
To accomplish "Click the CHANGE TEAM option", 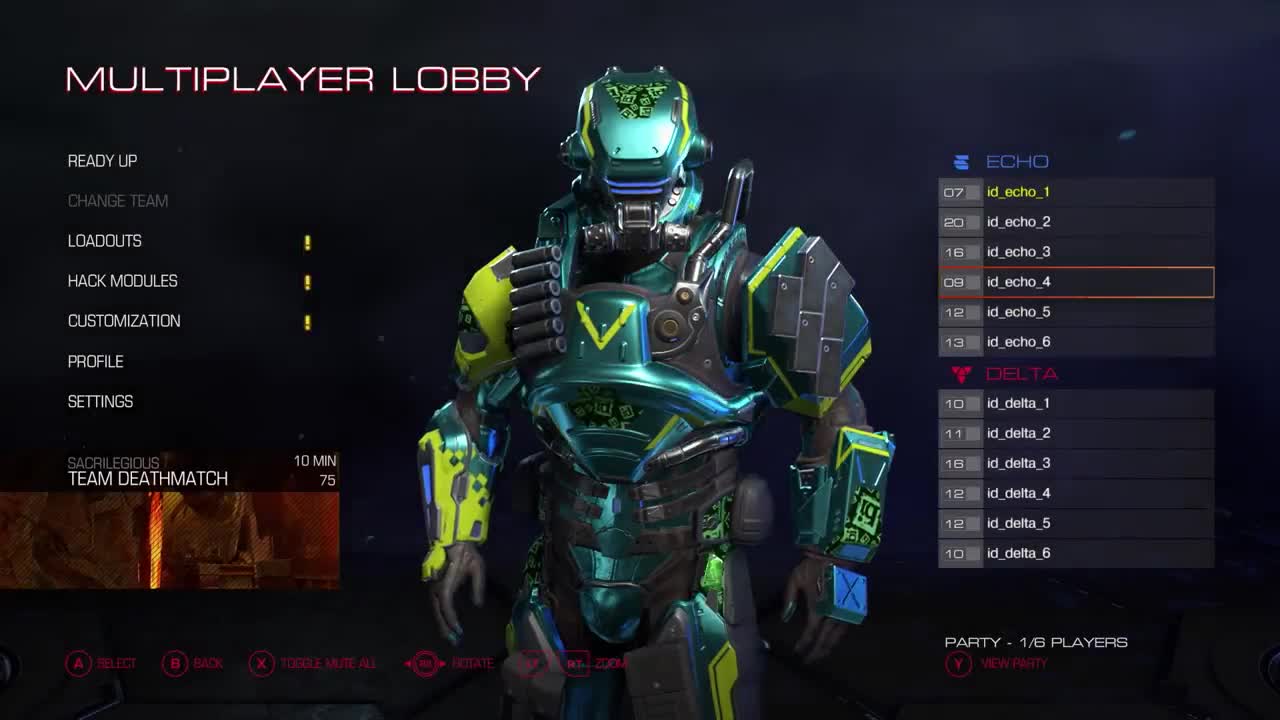I will [x=117, y=201].
